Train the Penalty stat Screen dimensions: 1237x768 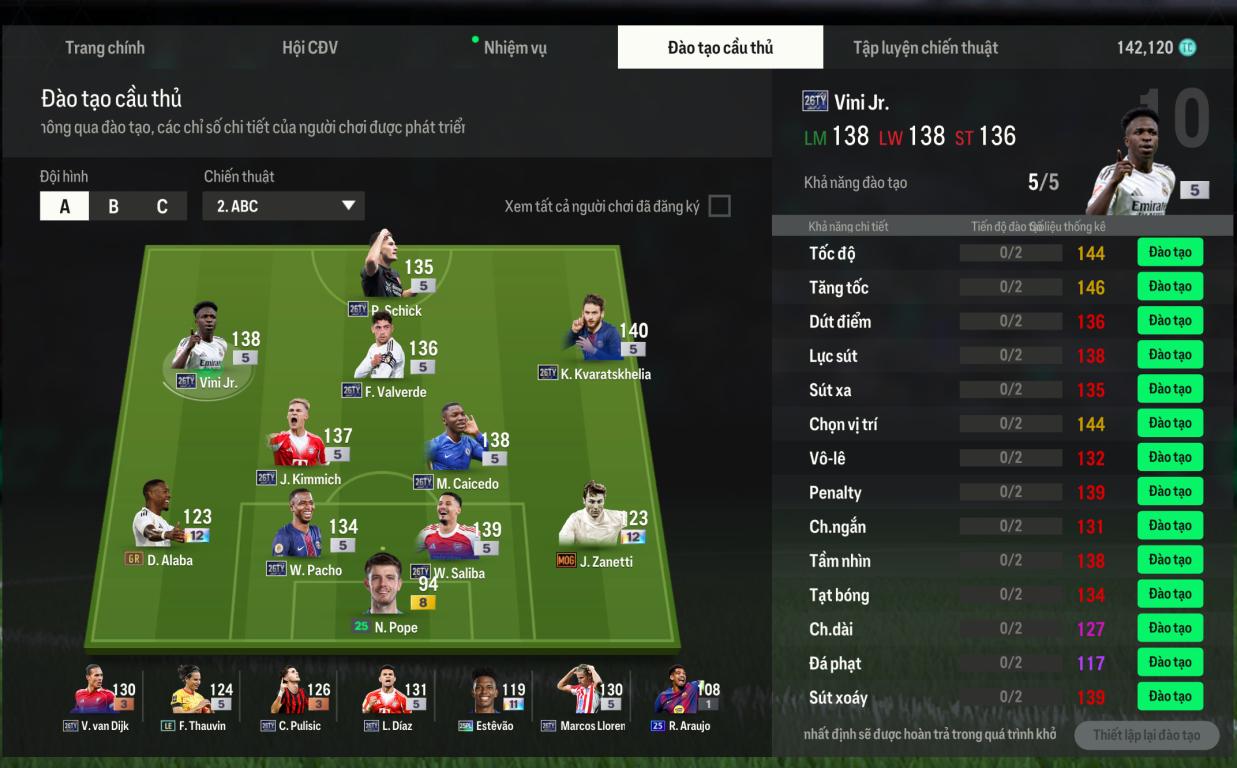[1169, 492]
